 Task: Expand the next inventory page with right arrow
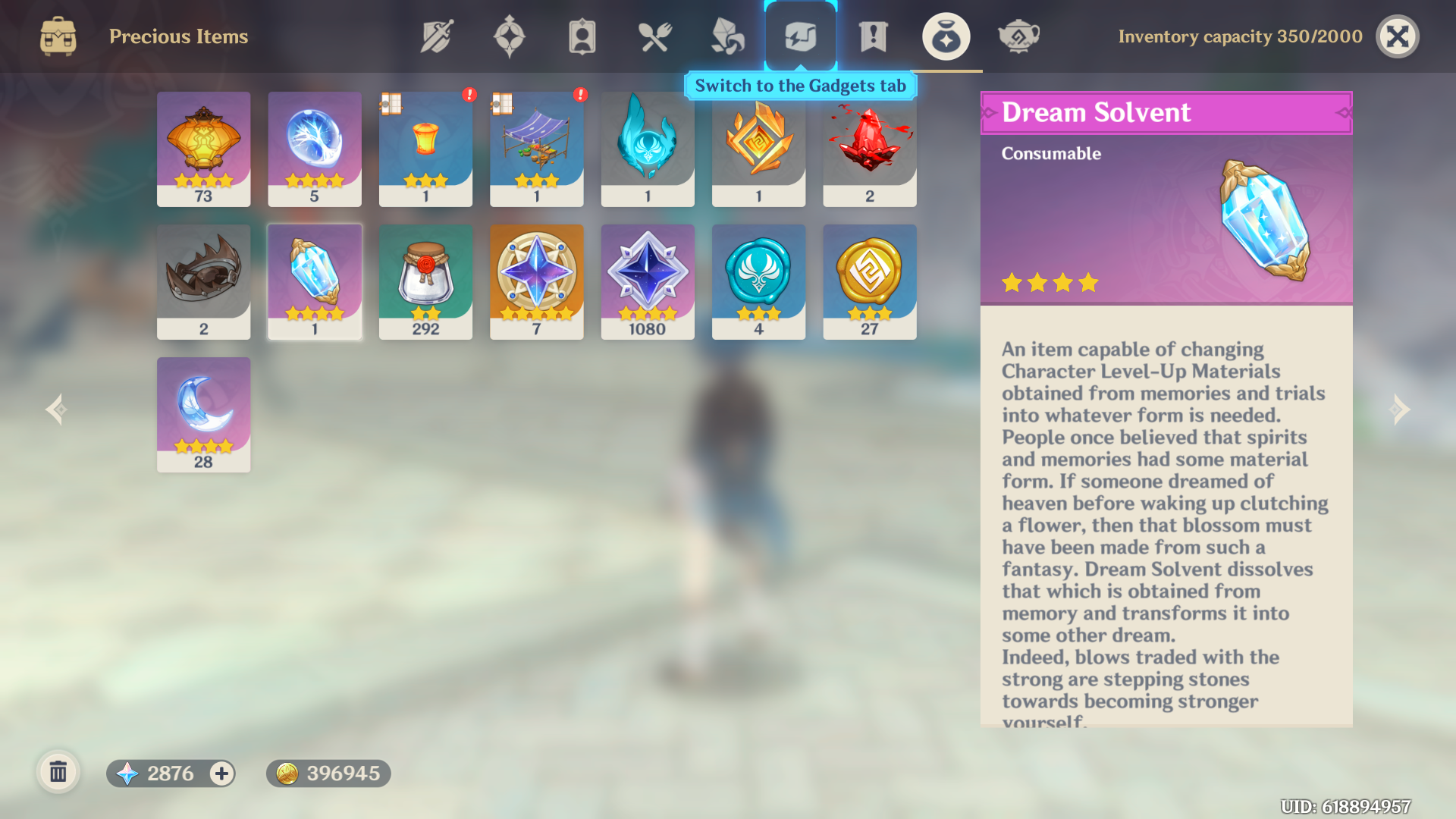1401,409
